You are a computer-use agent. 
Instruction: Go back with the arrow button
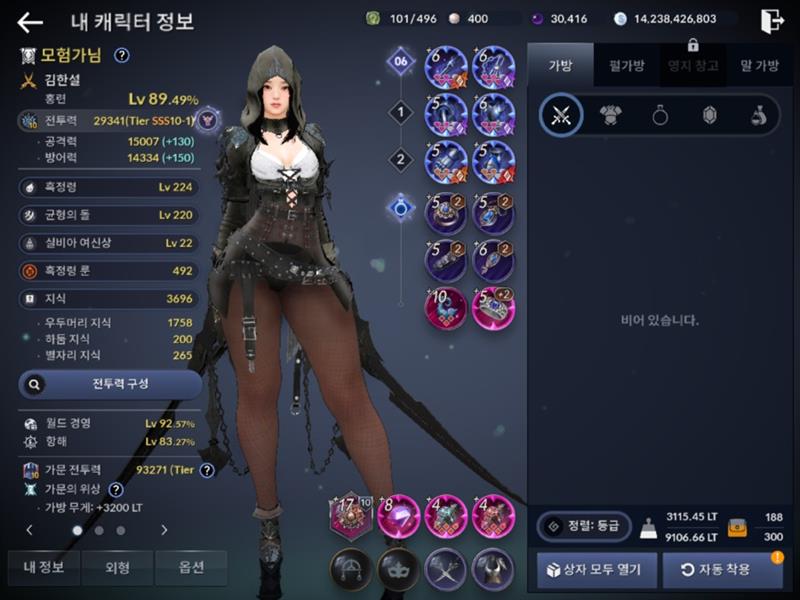click(x=30, y=22)
